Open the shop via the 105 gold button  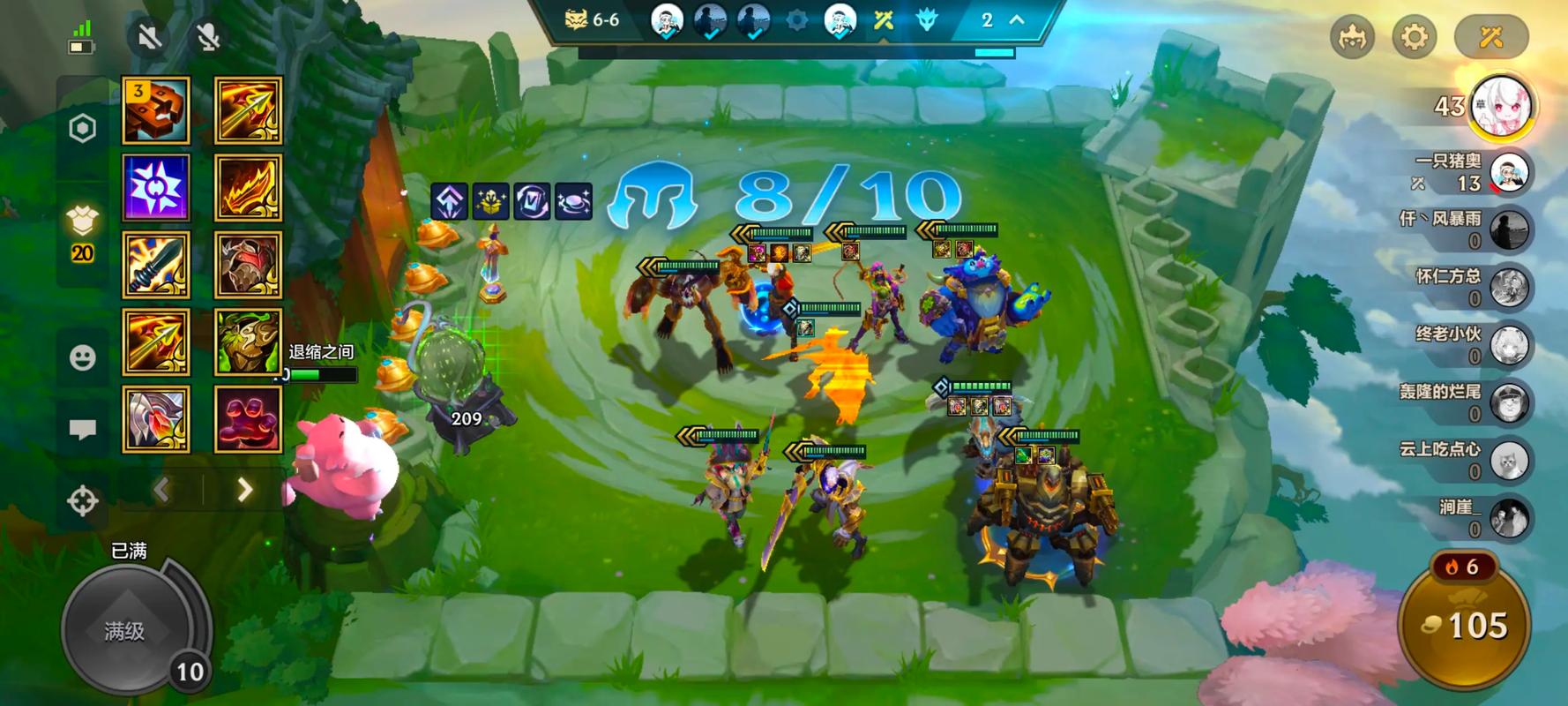1464,625
